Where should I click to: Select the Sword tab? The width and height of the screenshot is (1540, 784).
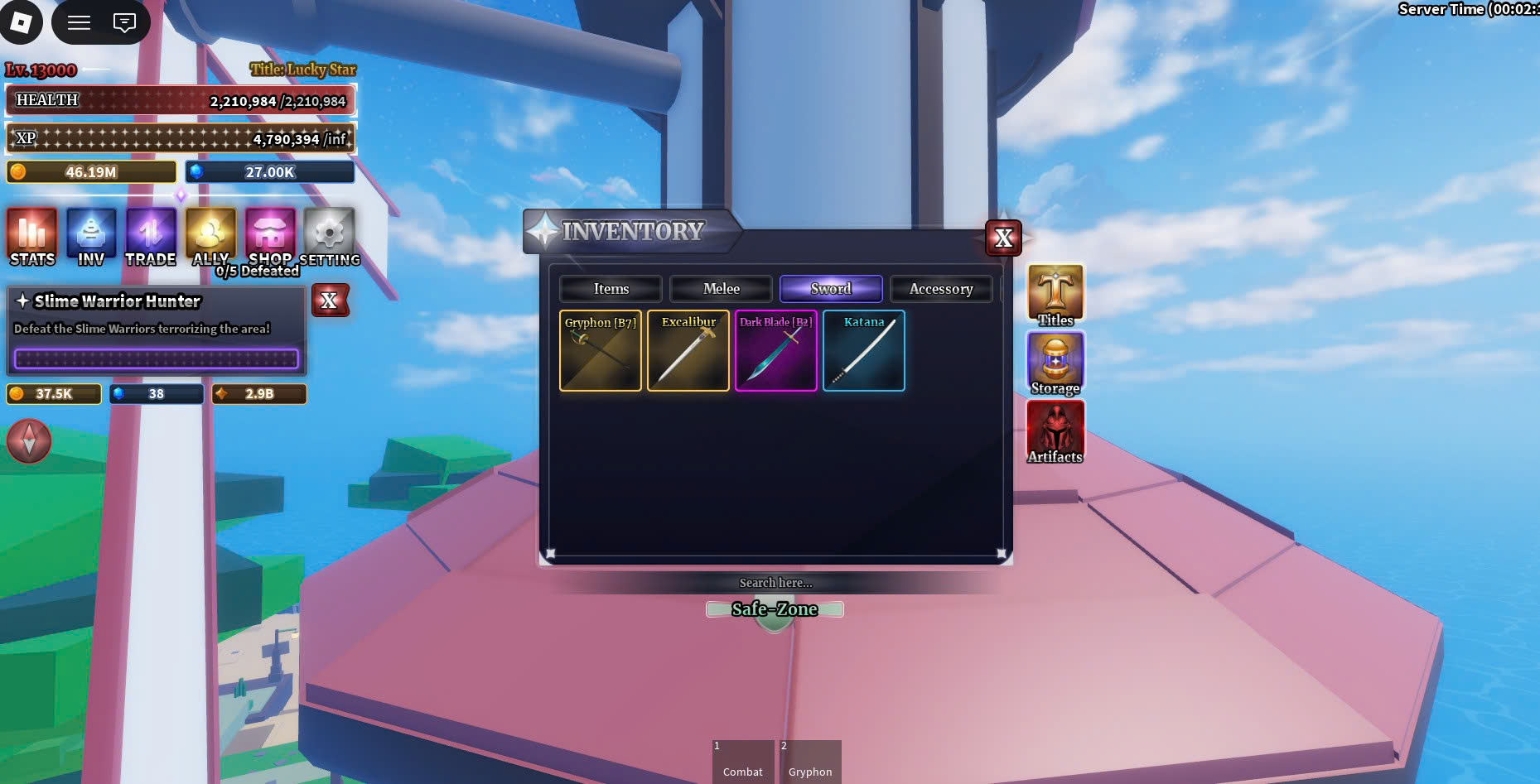[831, 289]
